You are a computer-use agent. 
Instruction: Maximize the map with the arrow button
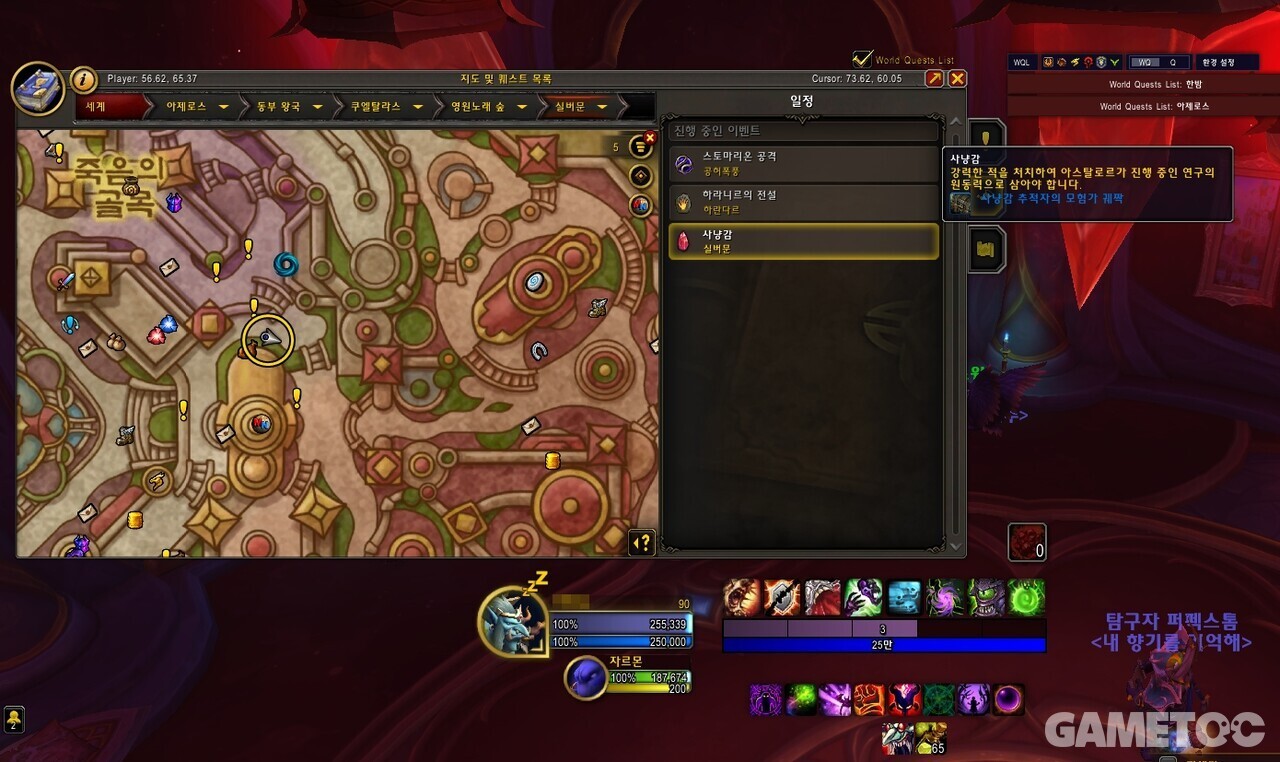click(934, 79)
